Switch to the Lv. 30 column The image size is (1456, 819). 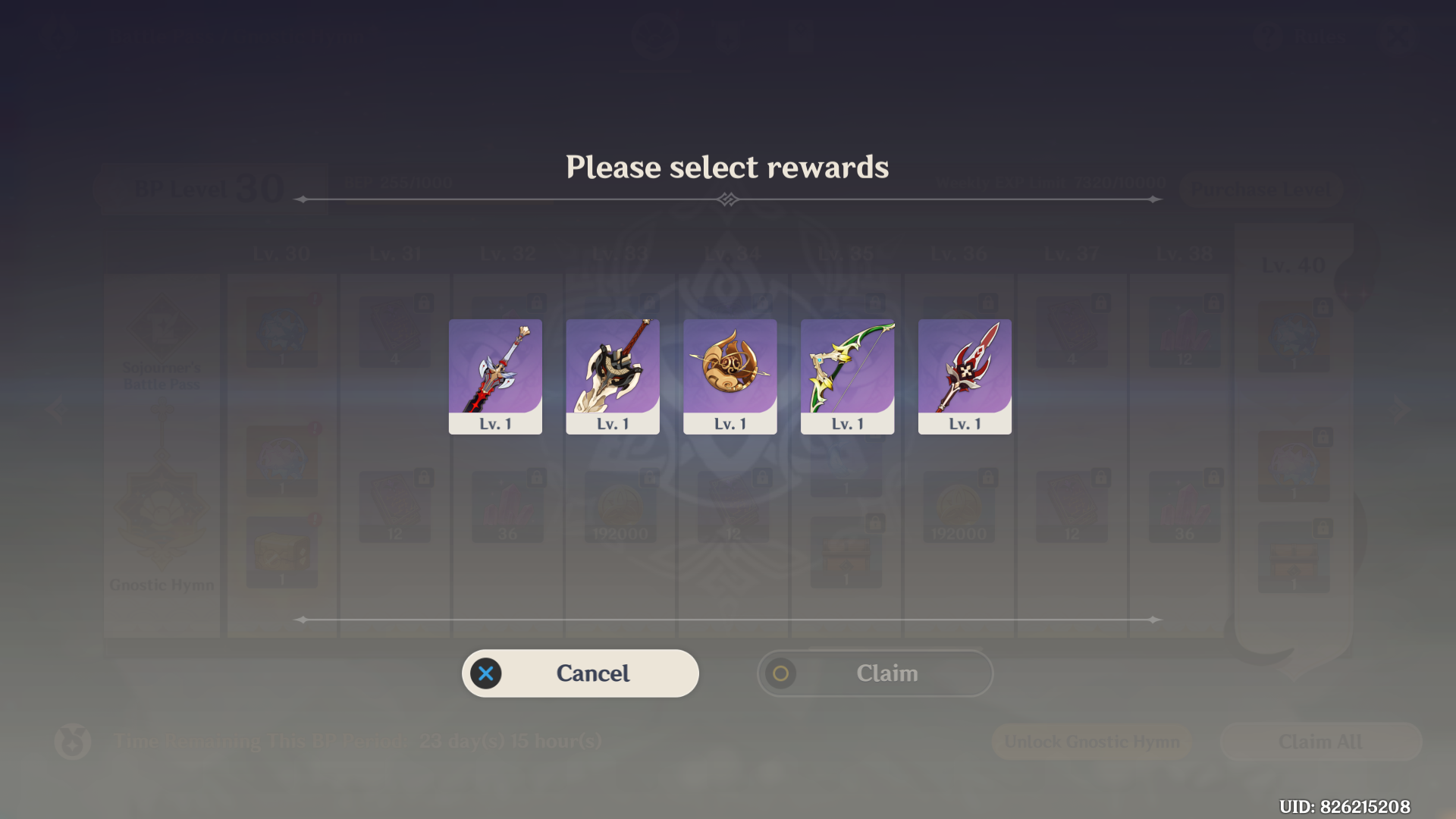[281, 253]
